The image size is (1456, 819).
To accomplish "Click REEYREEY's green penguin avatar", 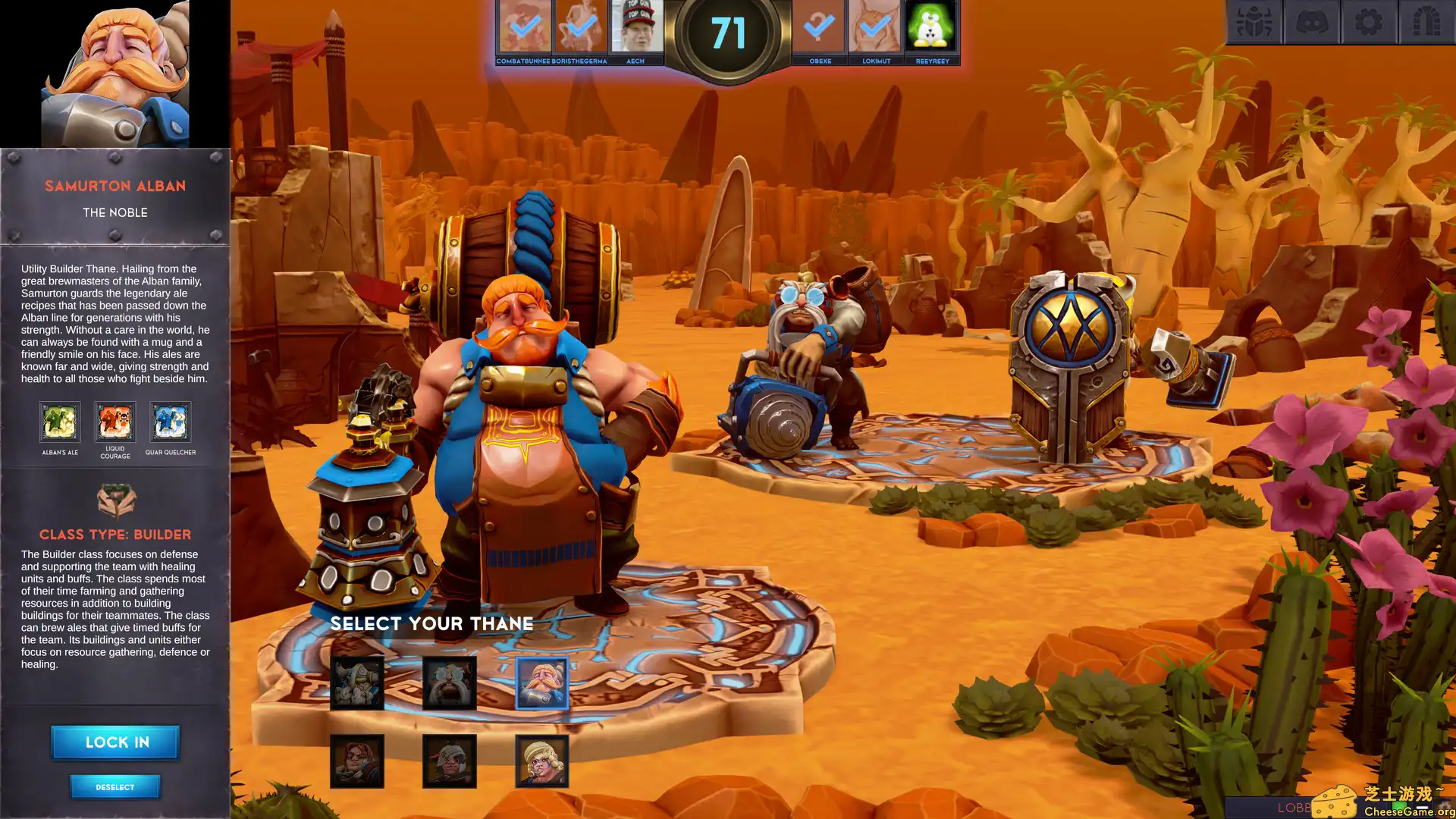I will pyautogui.click(x=933, y=29).
